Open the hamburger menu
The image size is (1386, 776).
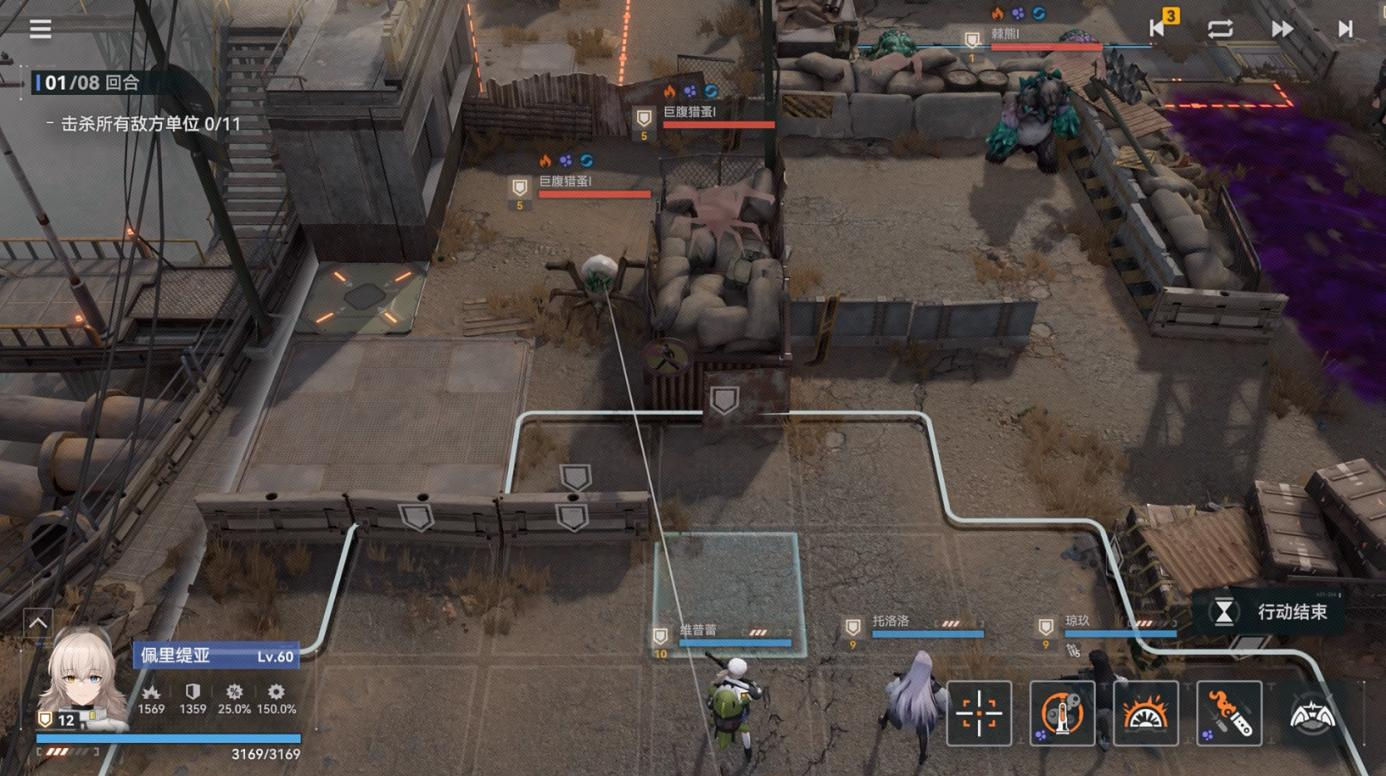coord(40,29)
